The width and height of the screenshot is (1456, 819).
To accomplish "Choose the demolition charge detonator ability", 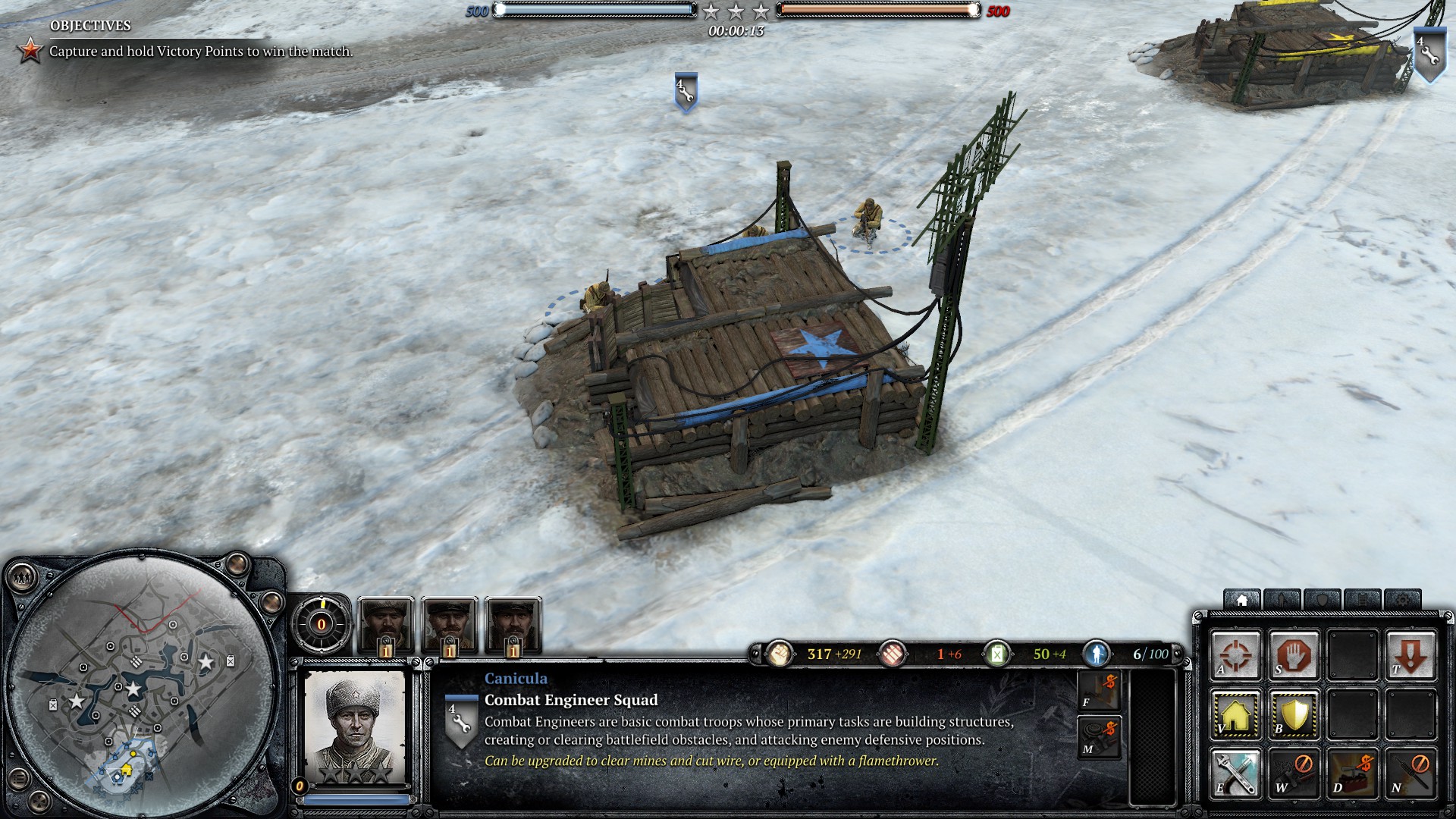I will pos(1353,773).
